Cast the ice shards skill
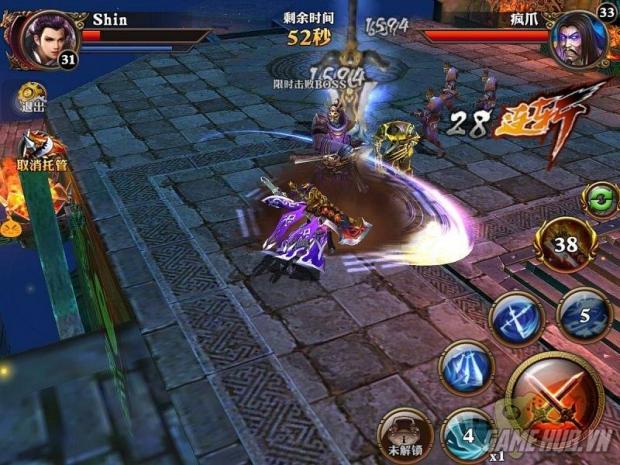 (x=465, y=367)
